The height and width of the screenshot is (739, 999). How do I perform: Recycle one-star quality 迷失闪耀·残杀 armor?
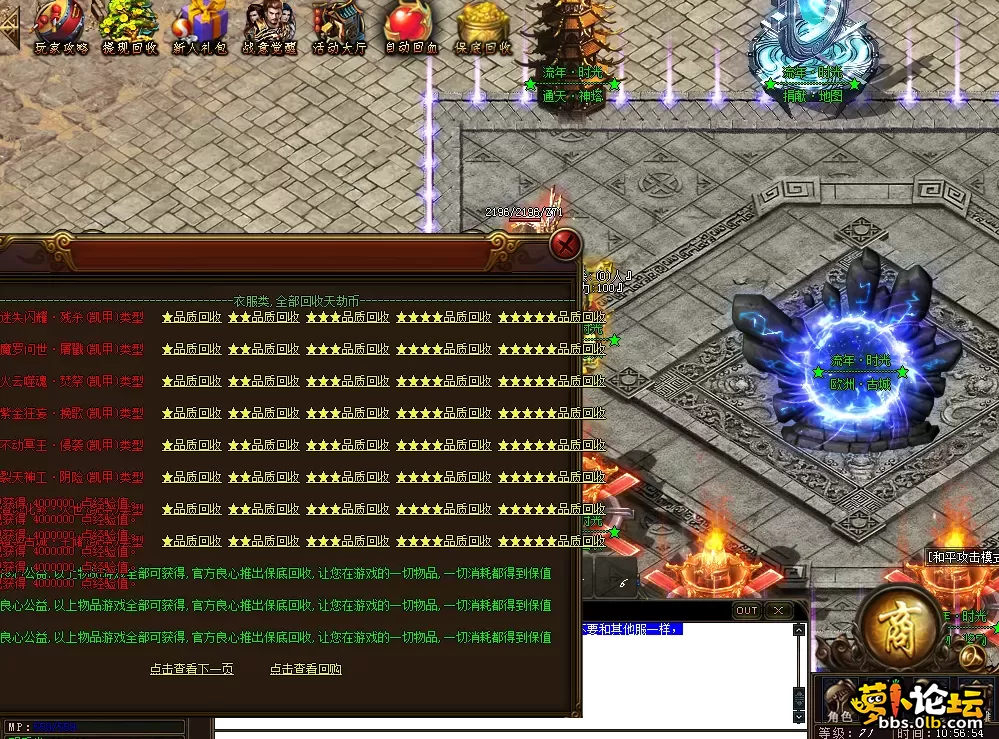point(192,318)
